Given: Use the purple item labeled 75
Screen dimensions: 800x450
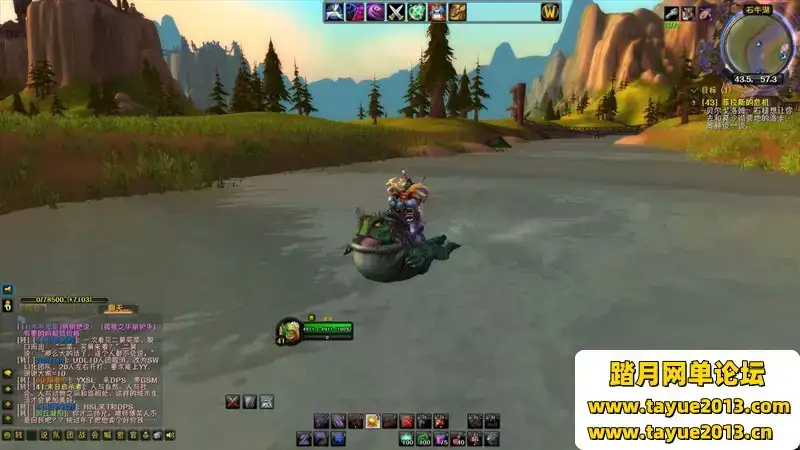Looking at the screenshot, I should (441, 438).
